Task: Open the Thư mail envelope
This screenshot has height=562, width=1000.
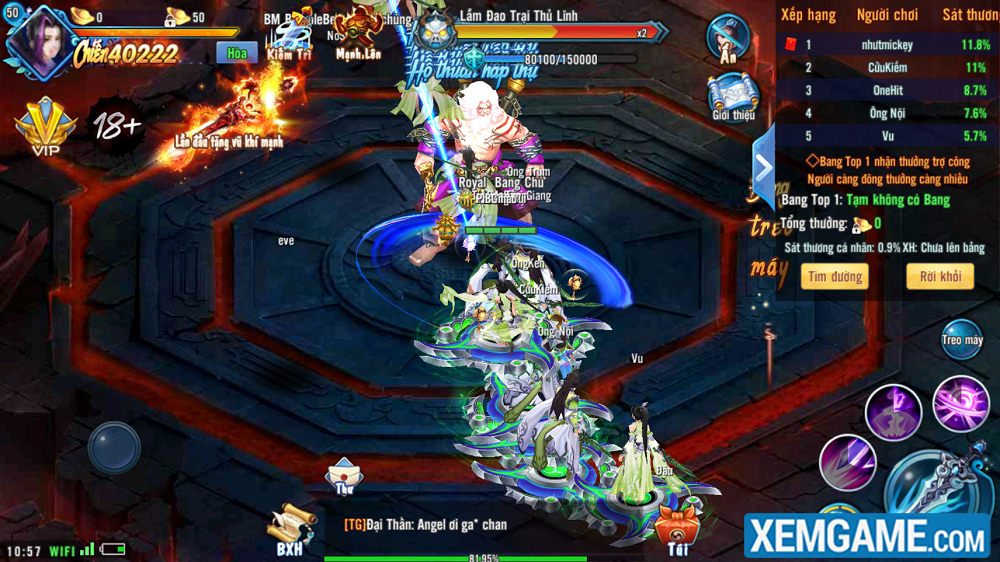Action: tap(344, 475)
